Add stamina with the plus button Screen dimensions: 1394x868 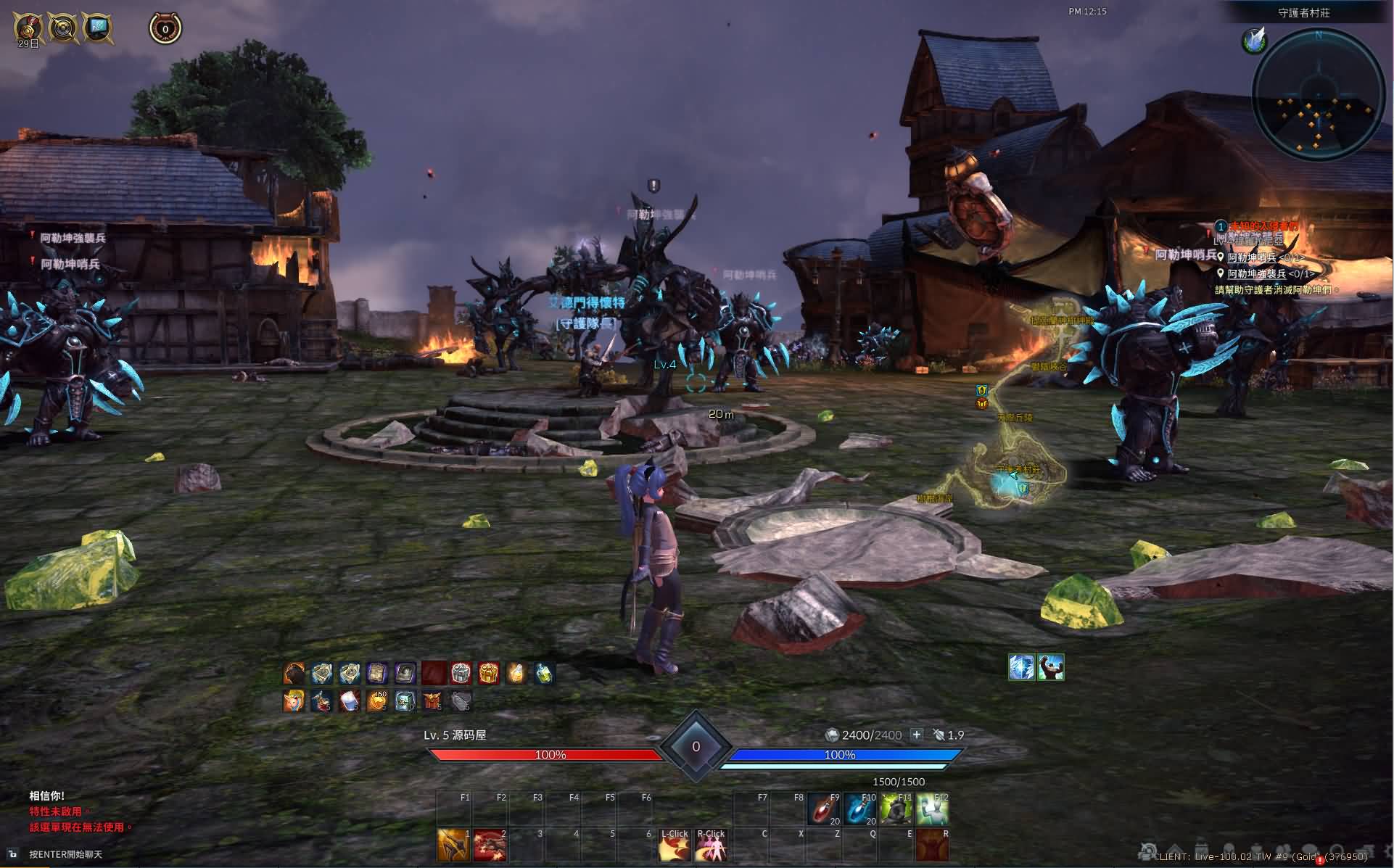[917, 735]
